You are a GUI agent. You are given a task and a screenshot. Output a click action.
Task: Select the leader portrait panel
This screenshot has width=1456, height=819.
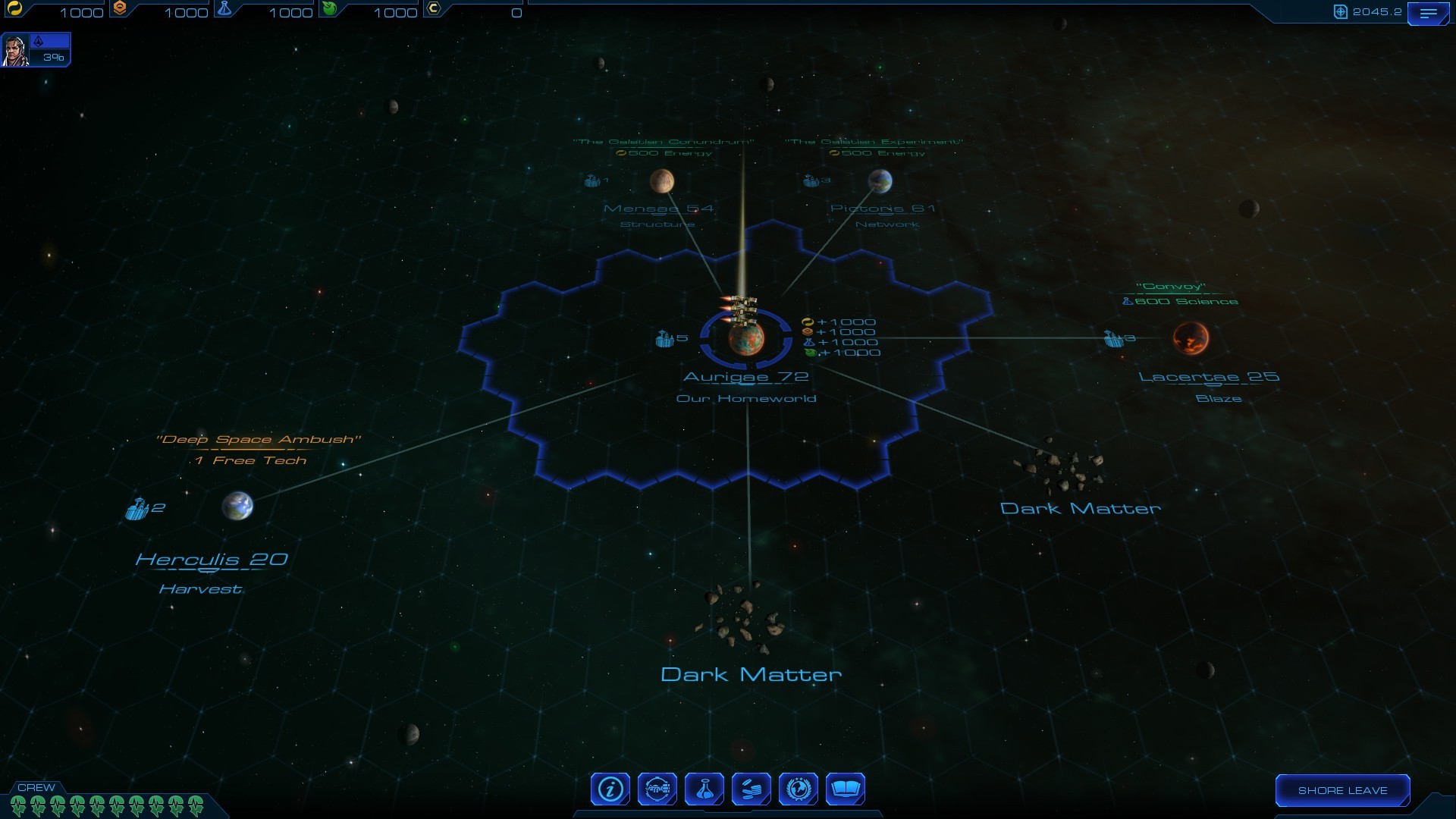36,50
